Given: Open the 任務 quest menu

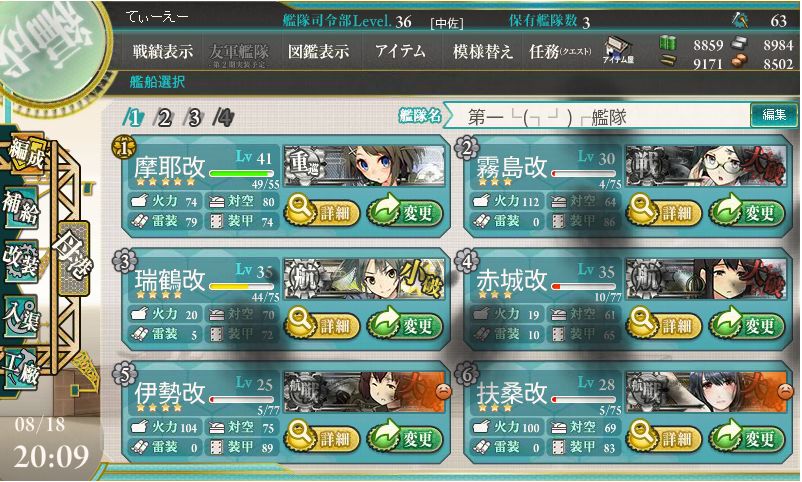Looking at the screenshot, I should pos(560,50).
